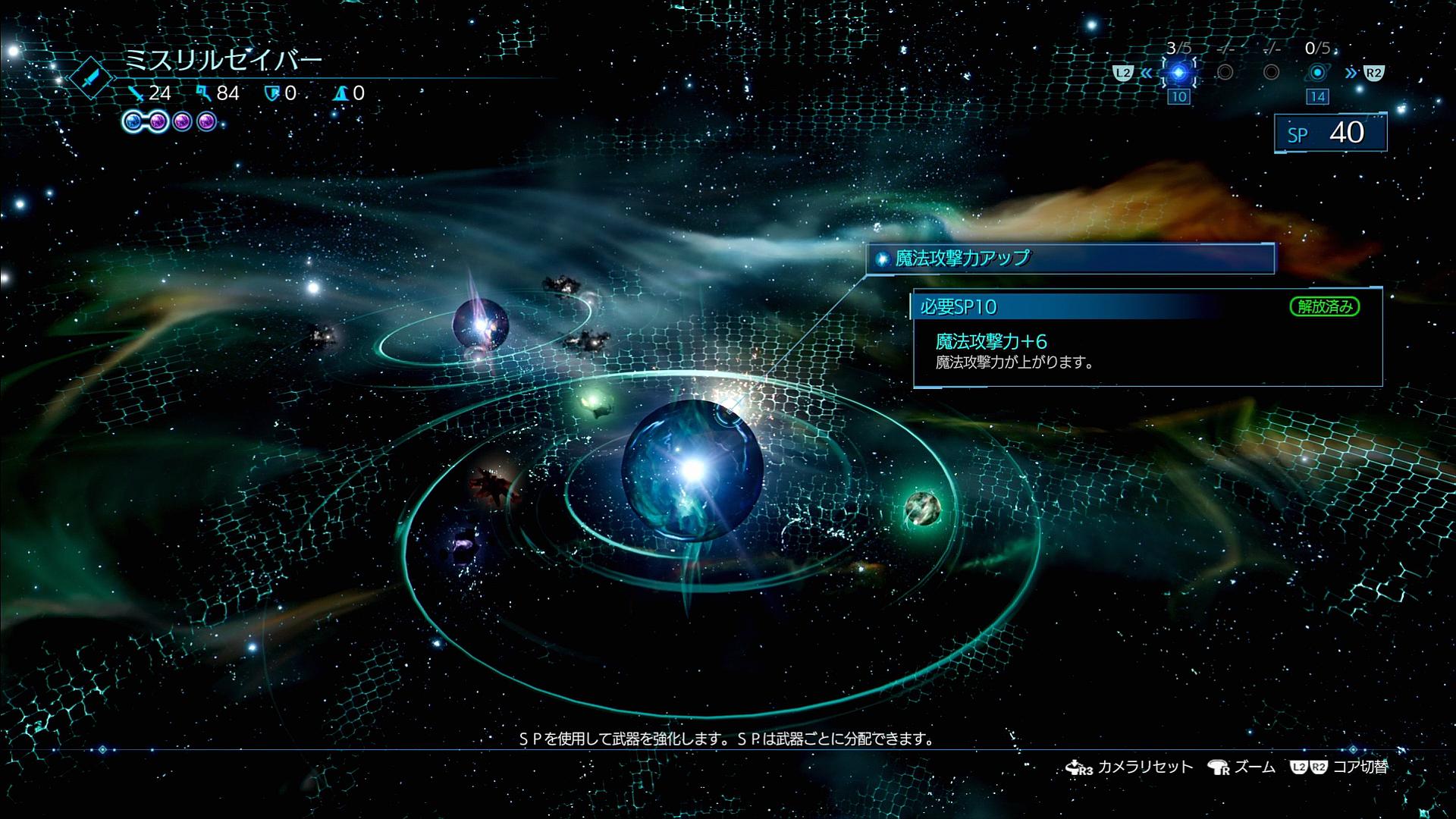Screen dimensions: 1456x819
Task: Select the dark purple crystal upgrade node
Action: click(462, 544)
